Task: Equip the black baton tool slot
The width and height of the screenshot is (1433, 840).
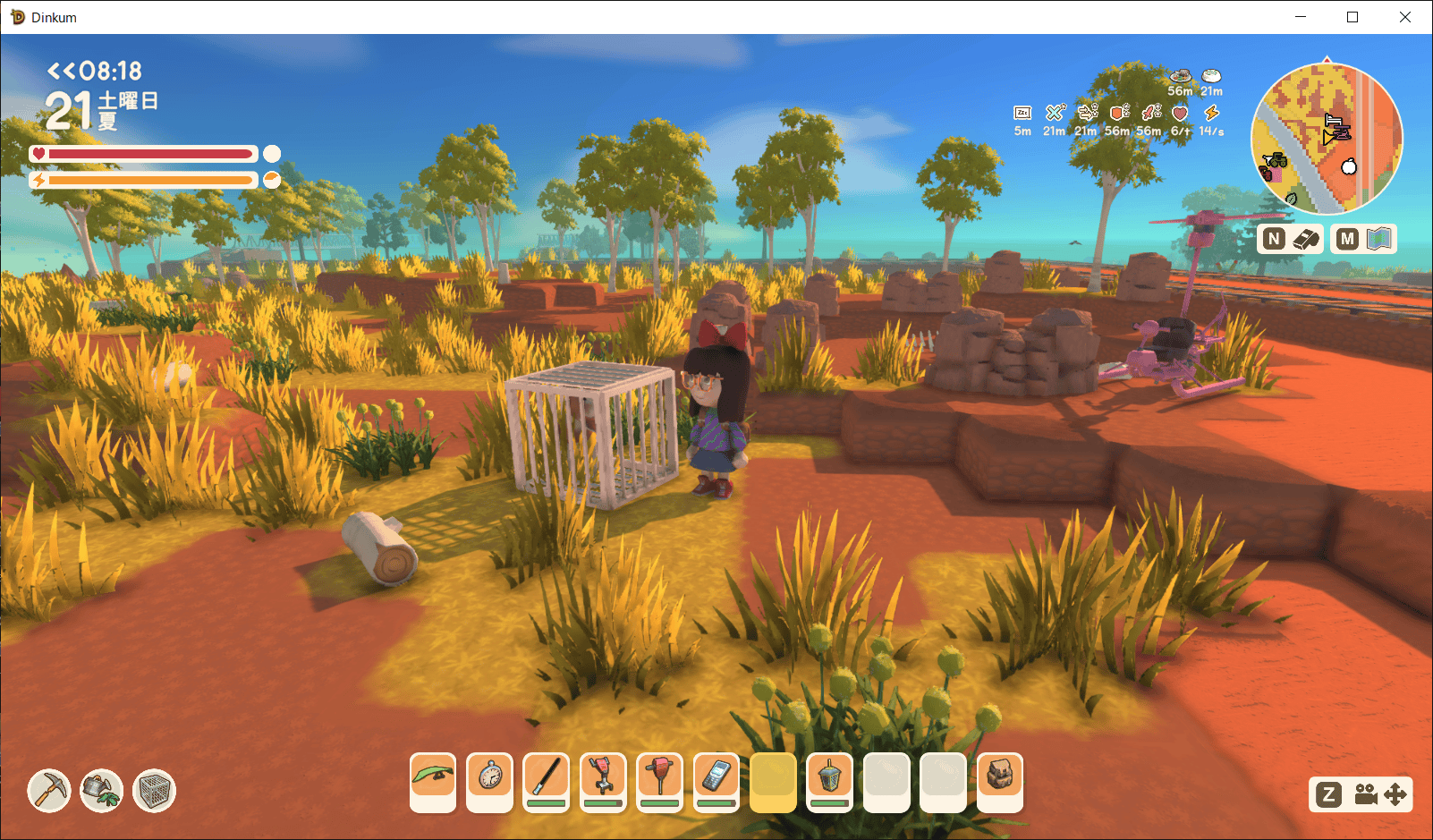Action: click(547, 780)
